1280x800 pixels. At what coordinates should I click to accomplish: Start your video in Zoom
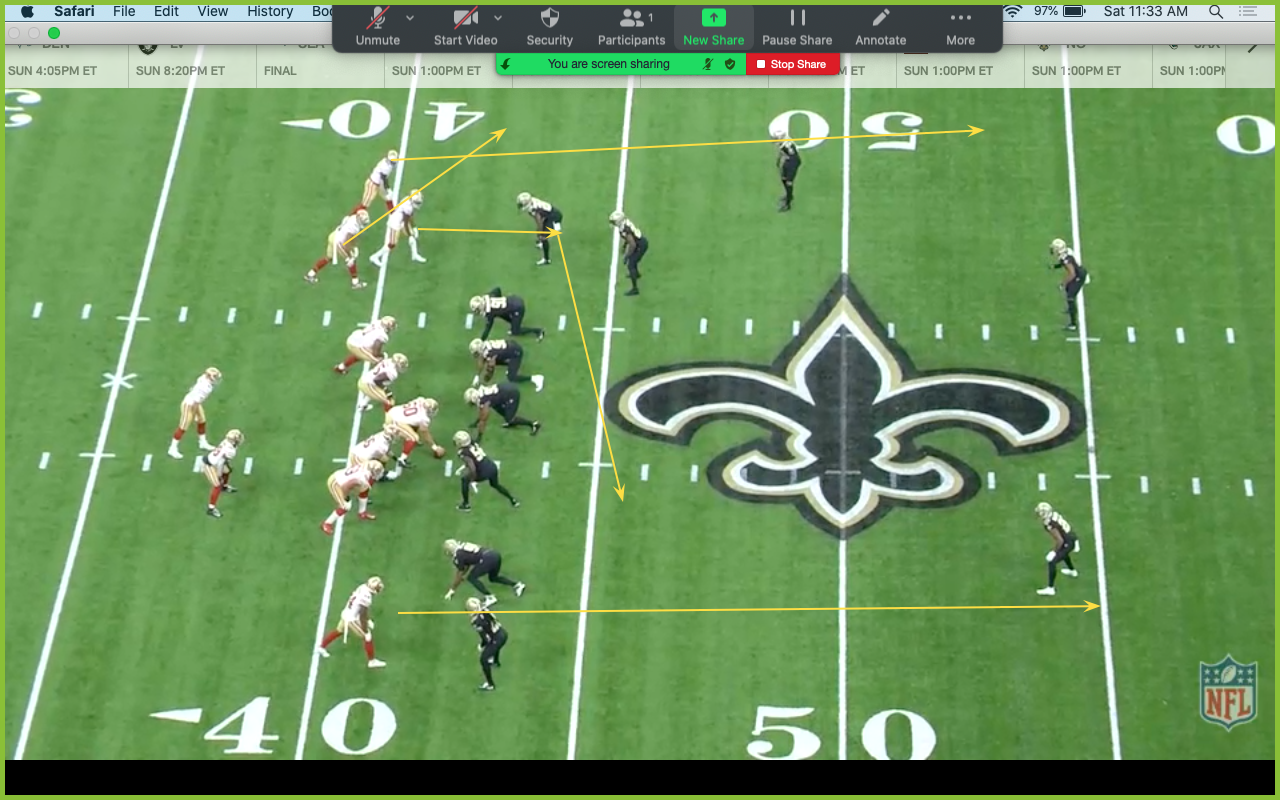coord(465,27)
